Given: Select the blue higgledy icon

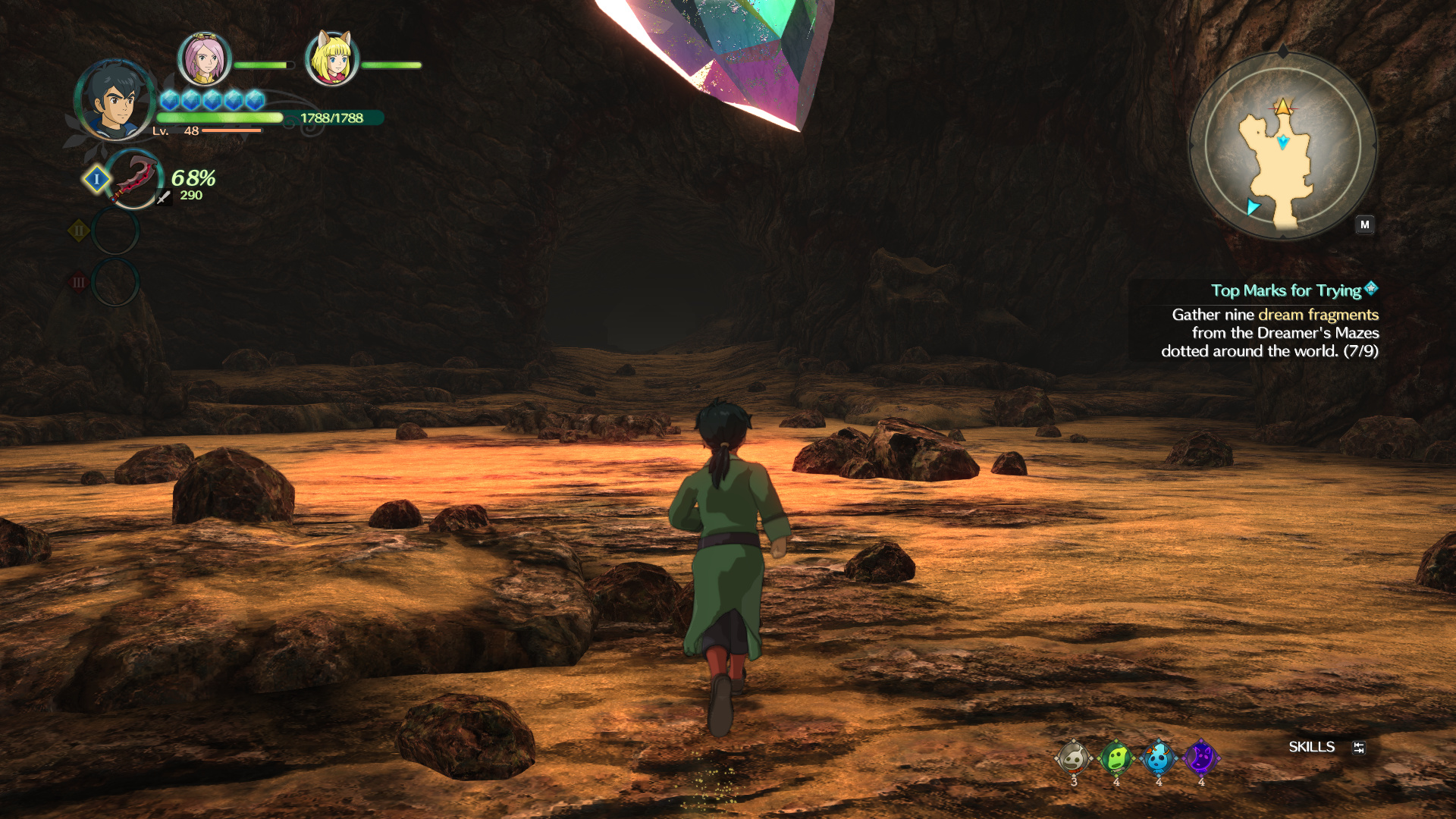Looking at the screenshot, I should coord(1159,757).
